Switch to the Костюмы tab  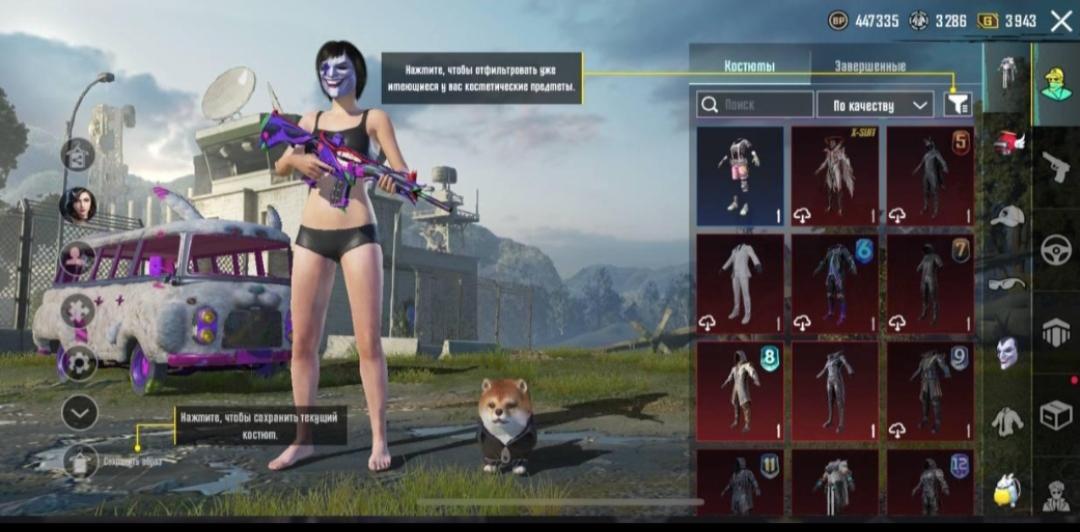click(x=749, y=66)
